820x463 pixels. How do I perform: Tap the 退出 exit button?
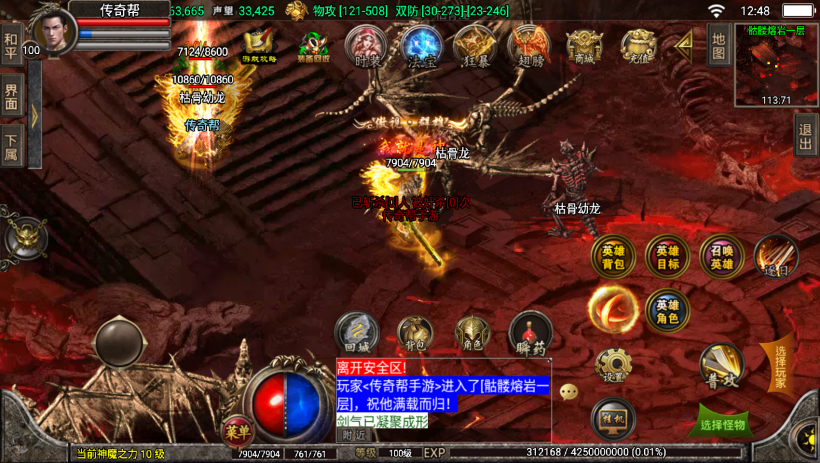pos(806,134)
